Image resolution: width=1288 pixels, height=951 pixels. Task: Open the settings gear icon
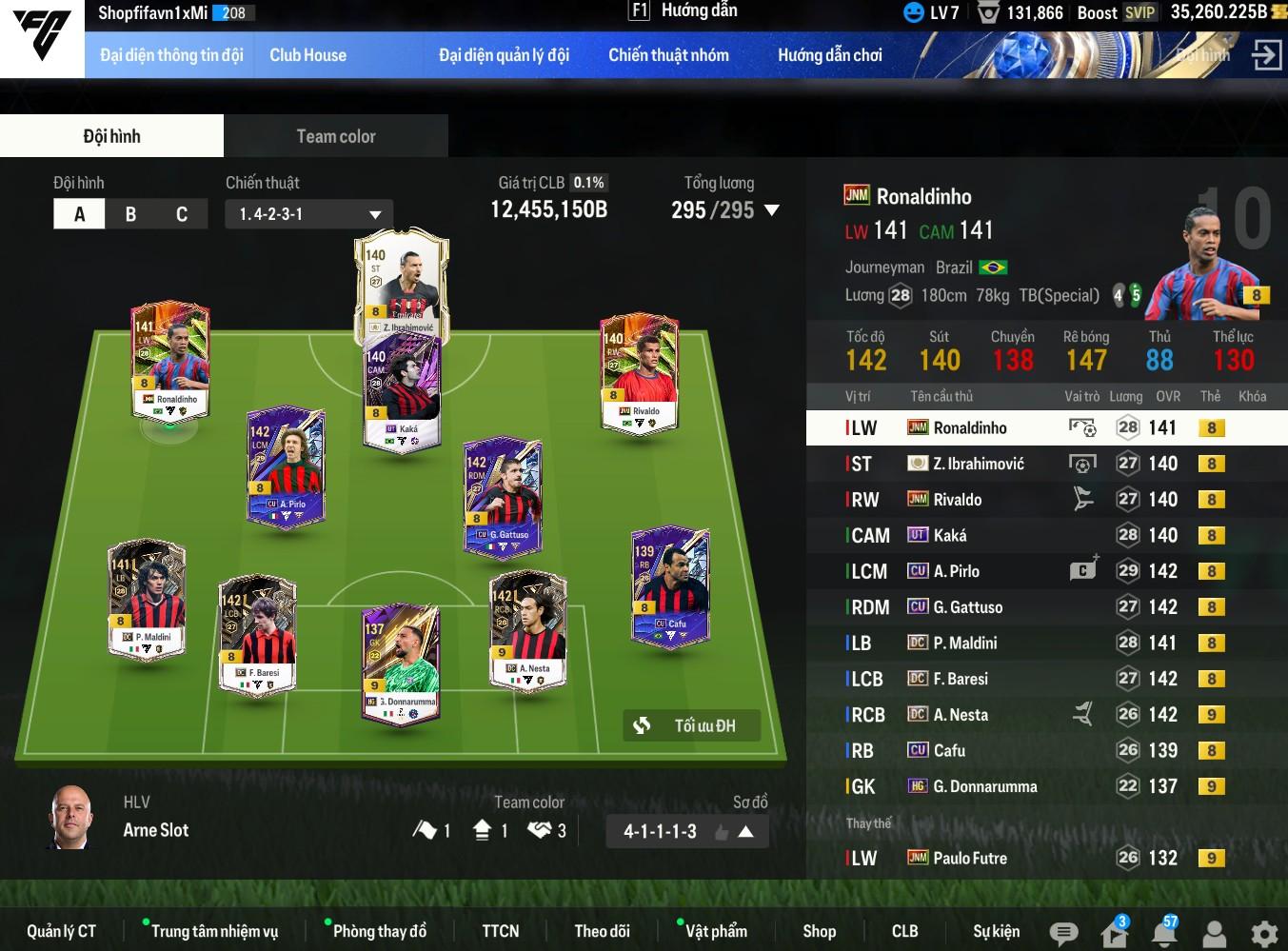coord(1264,933)
